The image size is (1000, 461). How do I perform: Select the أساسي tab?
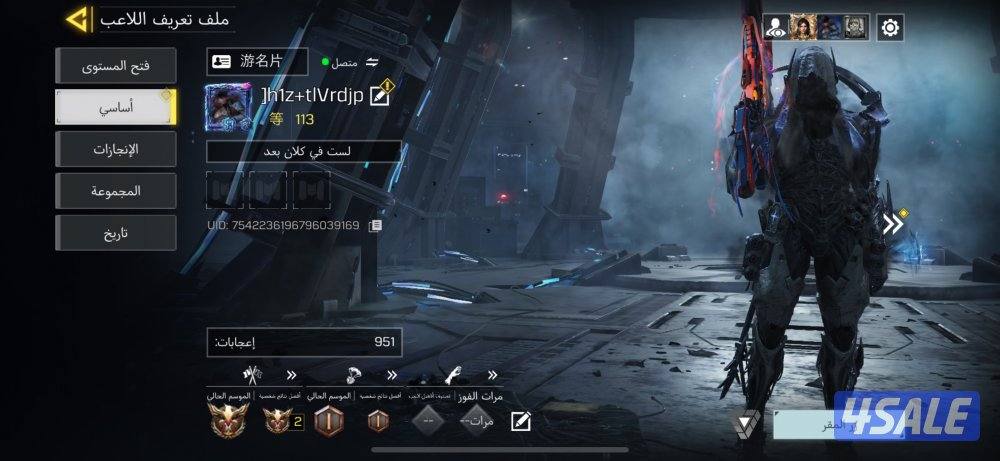tap(116, 107)
